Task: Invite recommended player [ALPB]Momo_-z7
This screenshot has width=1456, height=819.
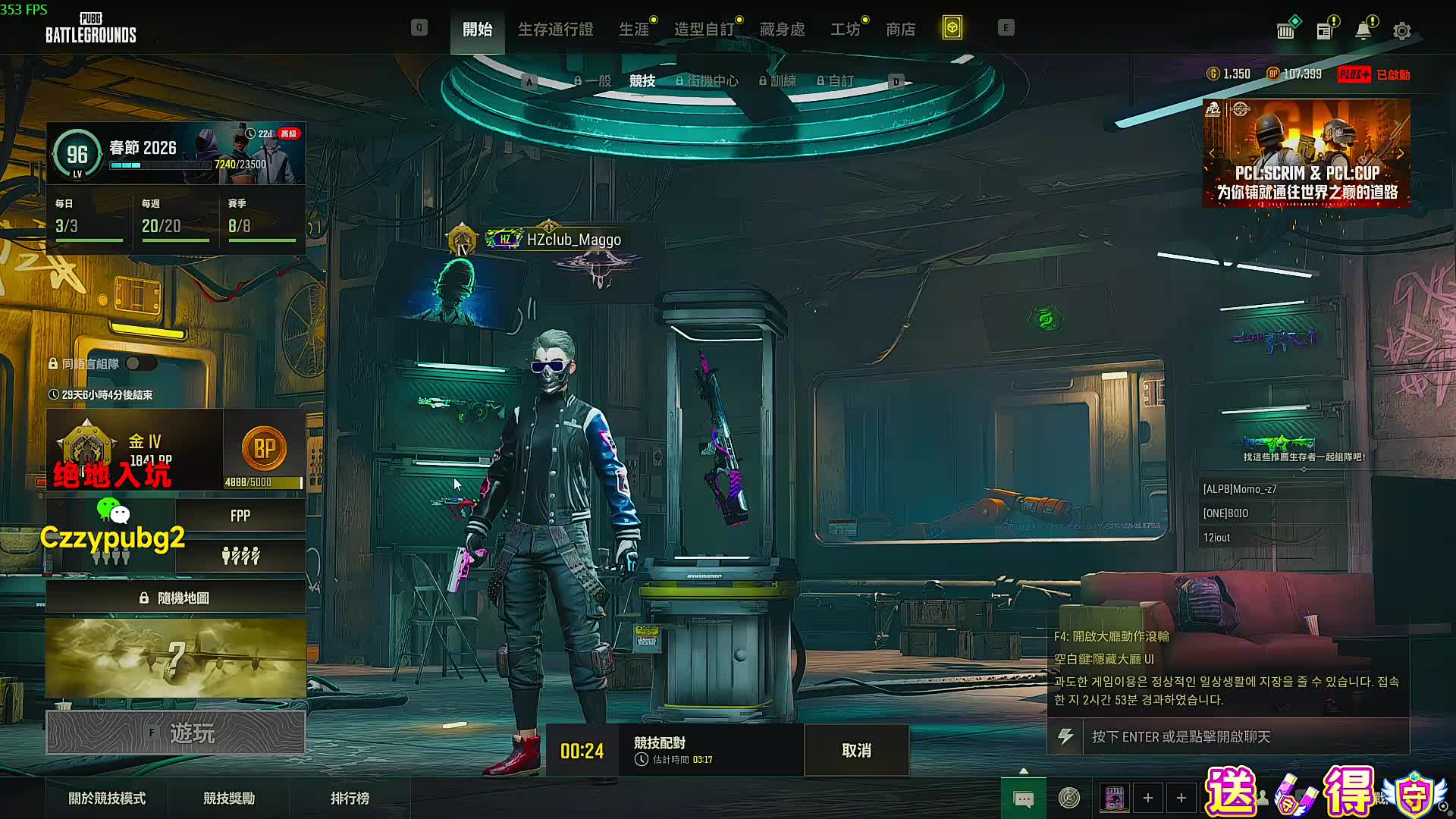Action: [1240, 489]
